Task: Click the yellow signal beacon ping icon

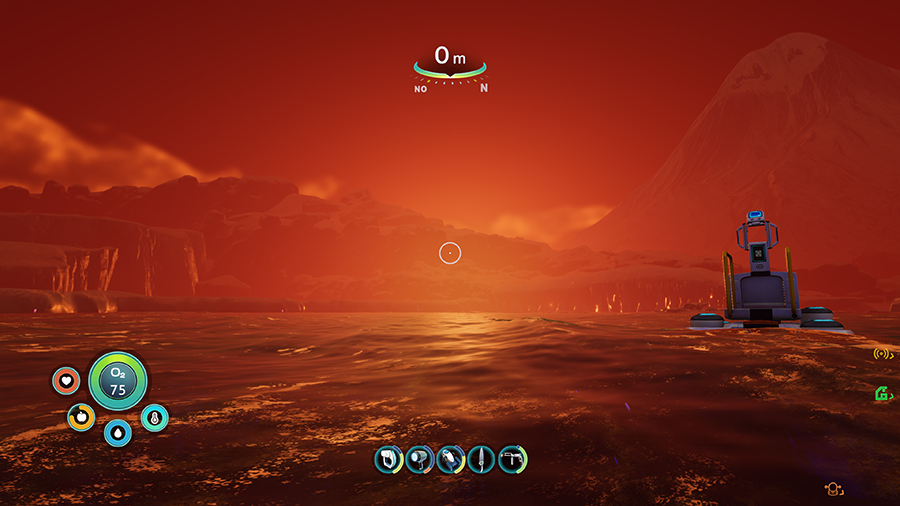Action: 882,353
